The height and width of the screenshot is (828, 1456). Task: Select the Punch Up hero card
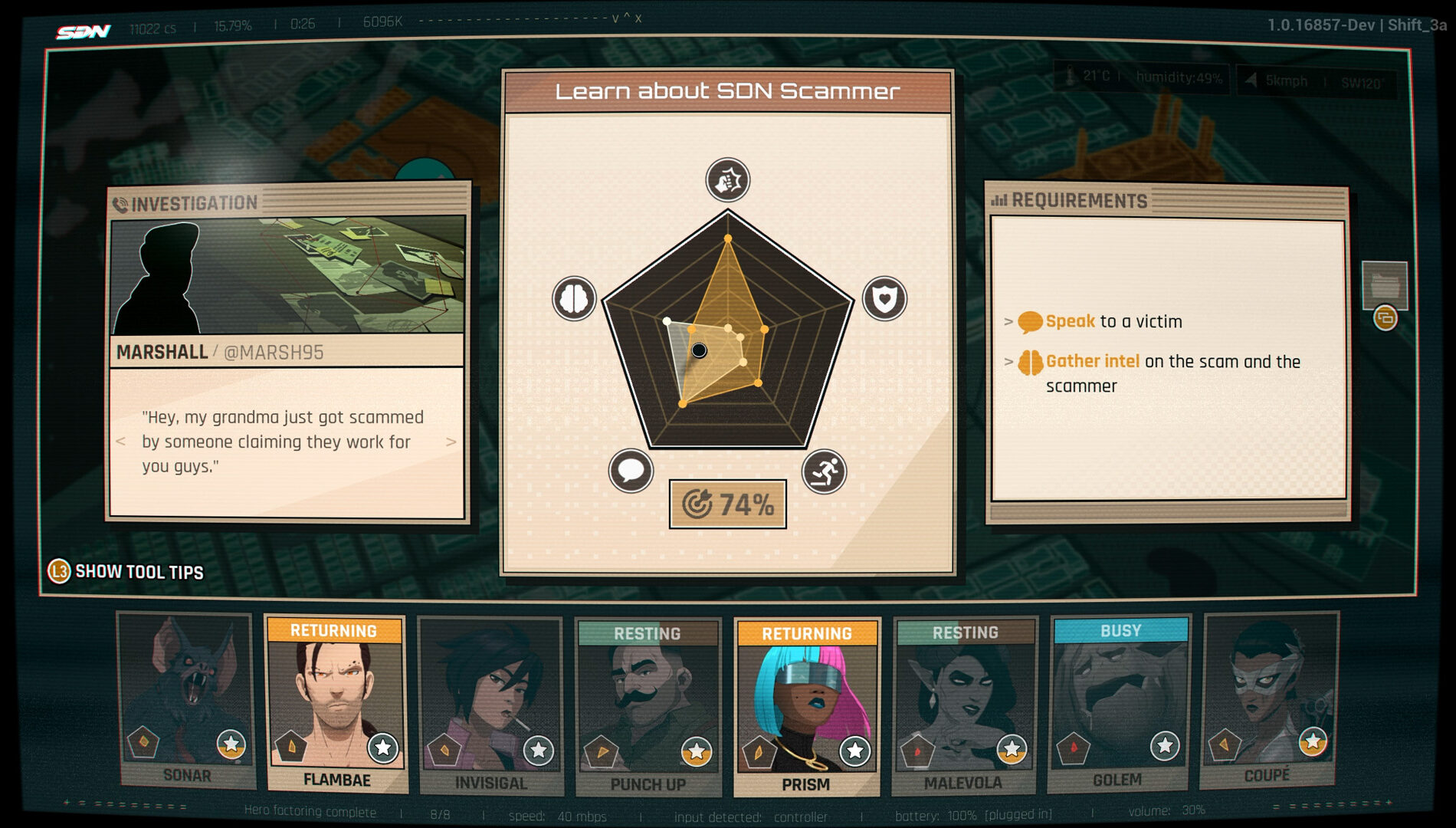click(648, 707)
